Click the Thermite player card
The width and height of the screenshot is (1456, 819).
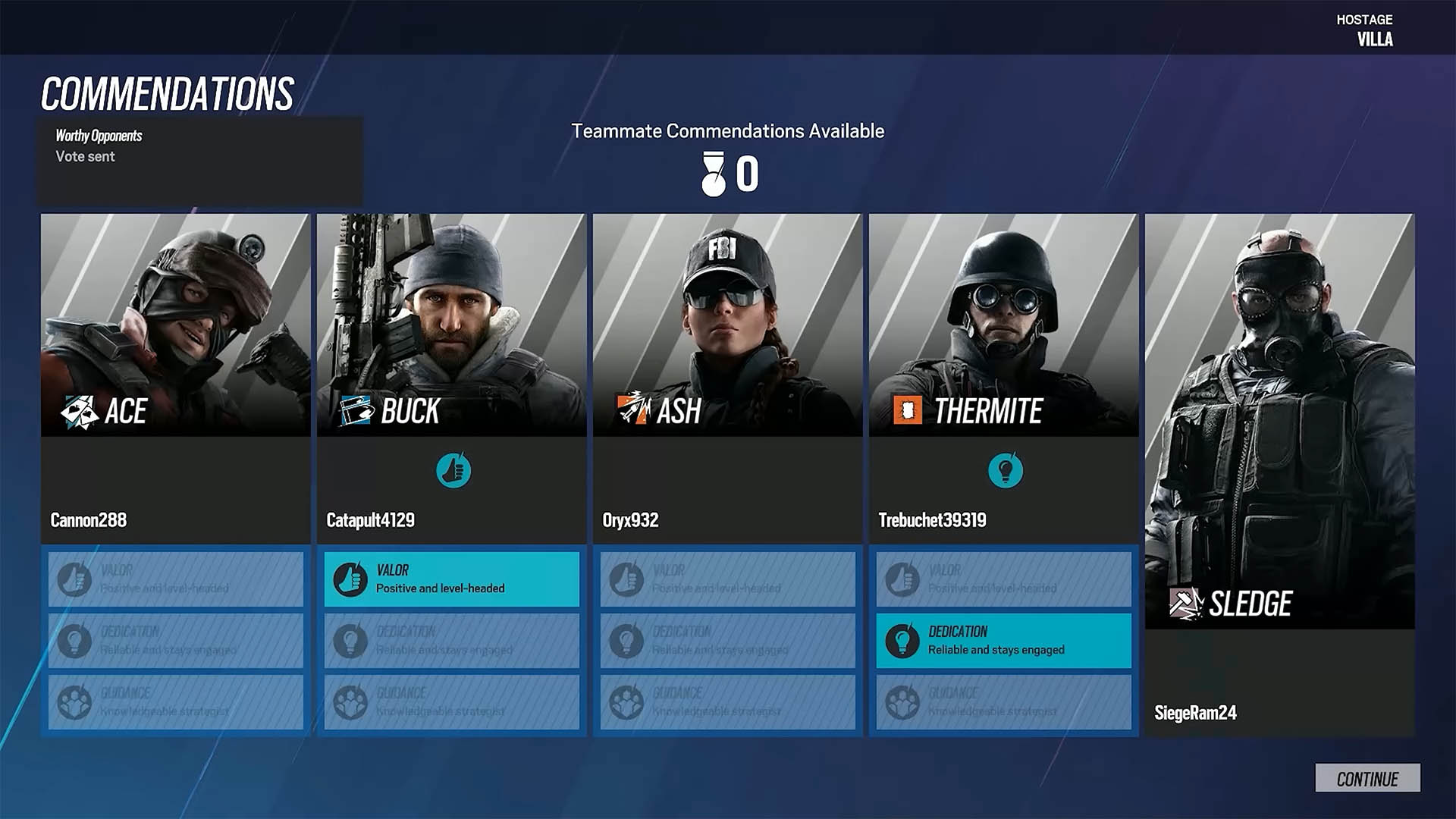coord(1003,325)
